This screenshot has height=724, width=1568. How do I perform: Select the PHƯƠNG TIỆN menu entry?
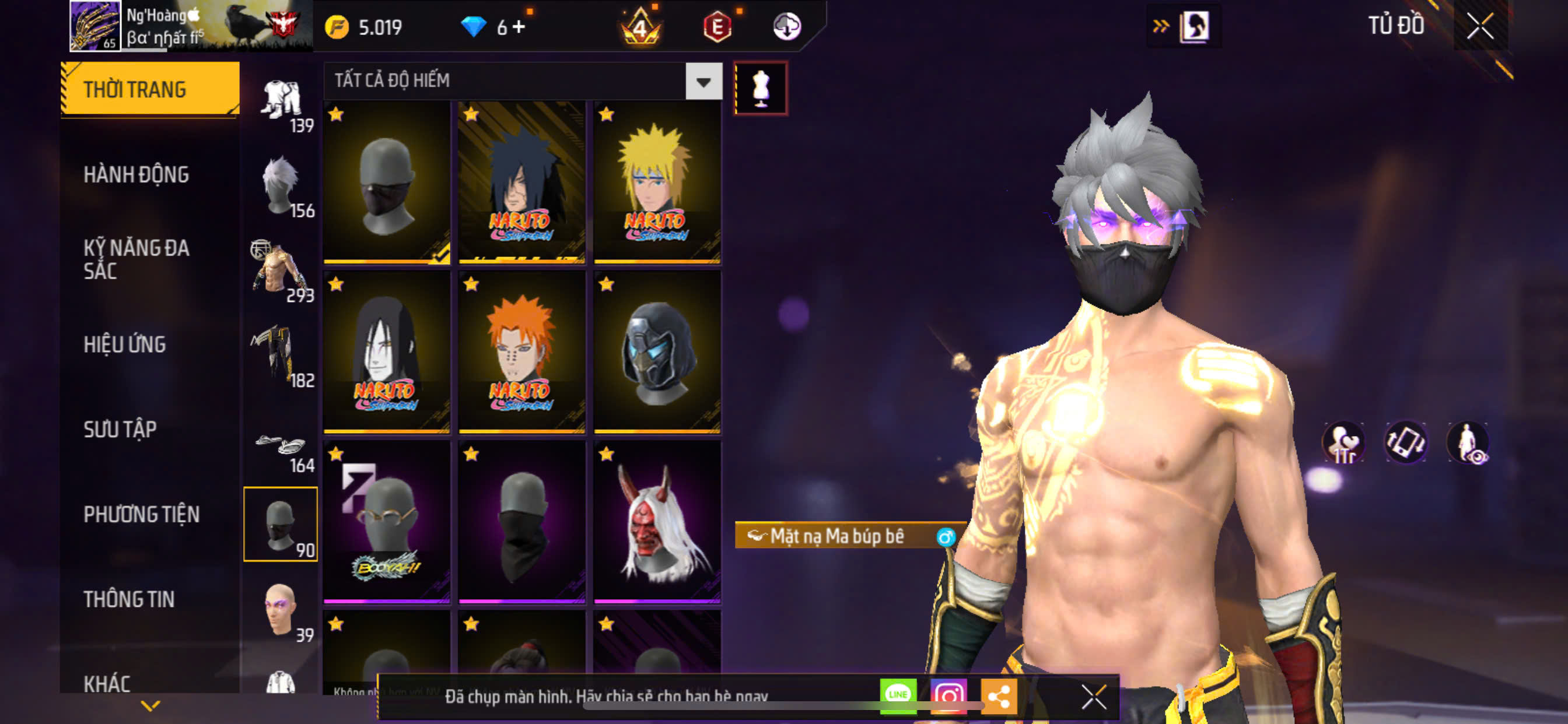(141, 514)
